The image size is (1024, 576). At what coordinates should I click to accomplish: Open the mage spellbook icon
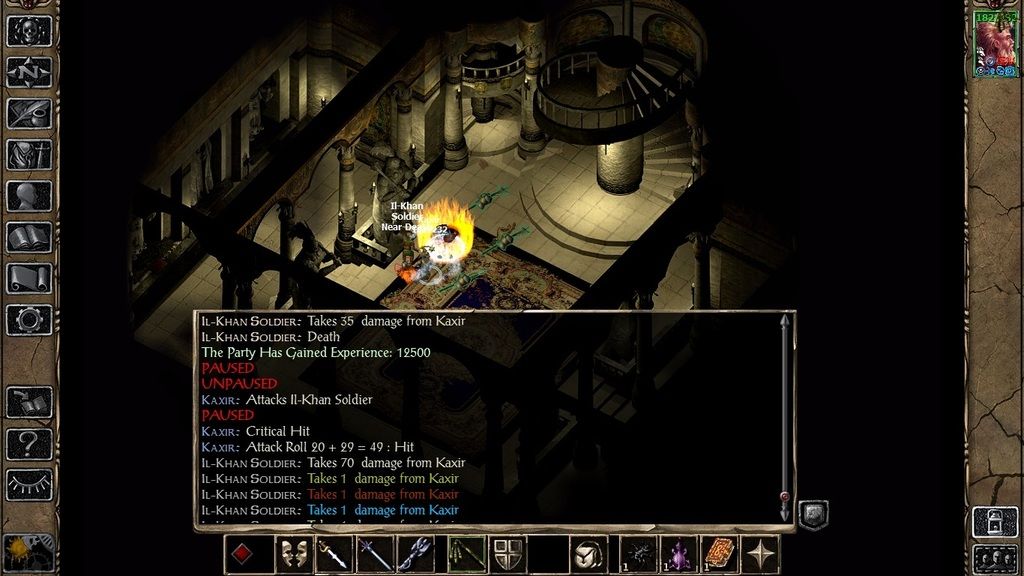(x=29, y=237)
